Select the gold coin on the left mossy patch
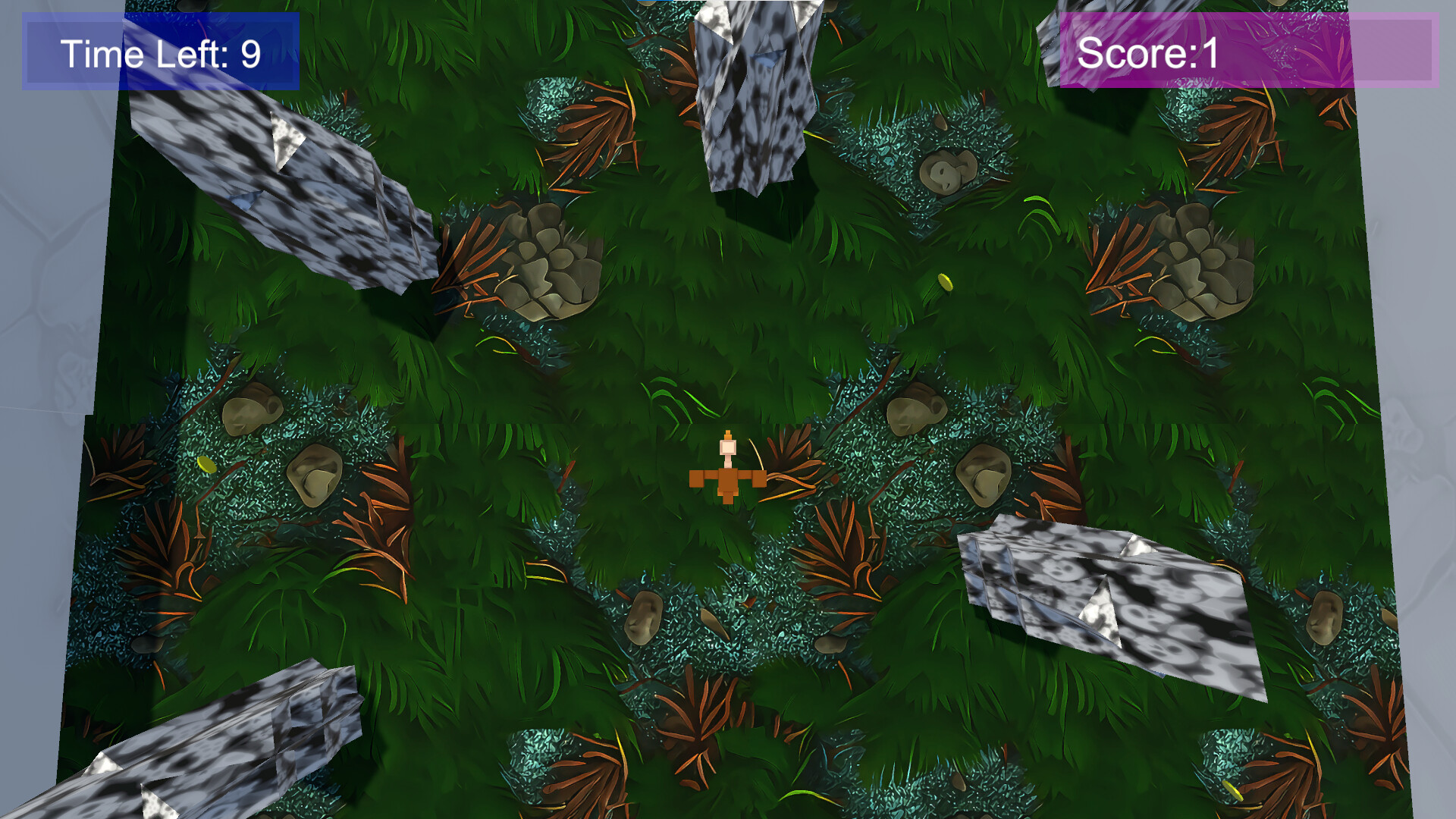Screen dimensions: 1456x819 pos(206,464)
